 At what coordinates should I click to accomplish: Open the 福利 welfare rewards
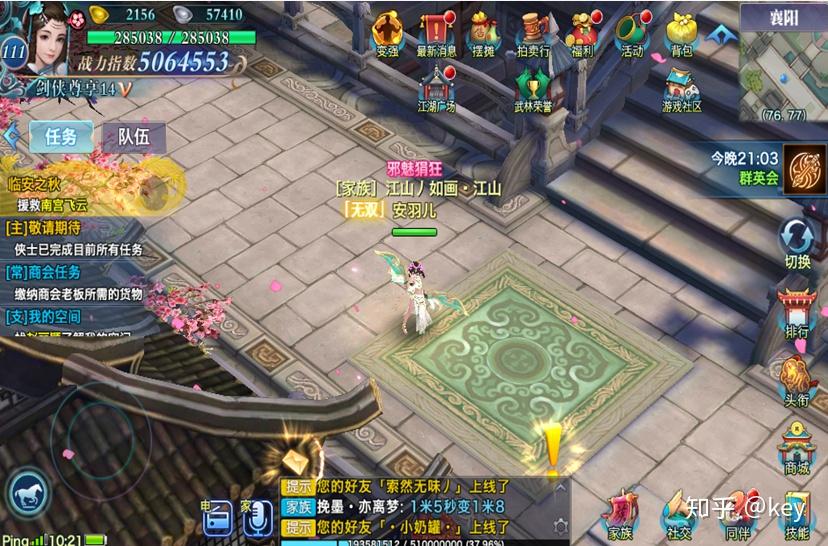(x=583, y=33)
